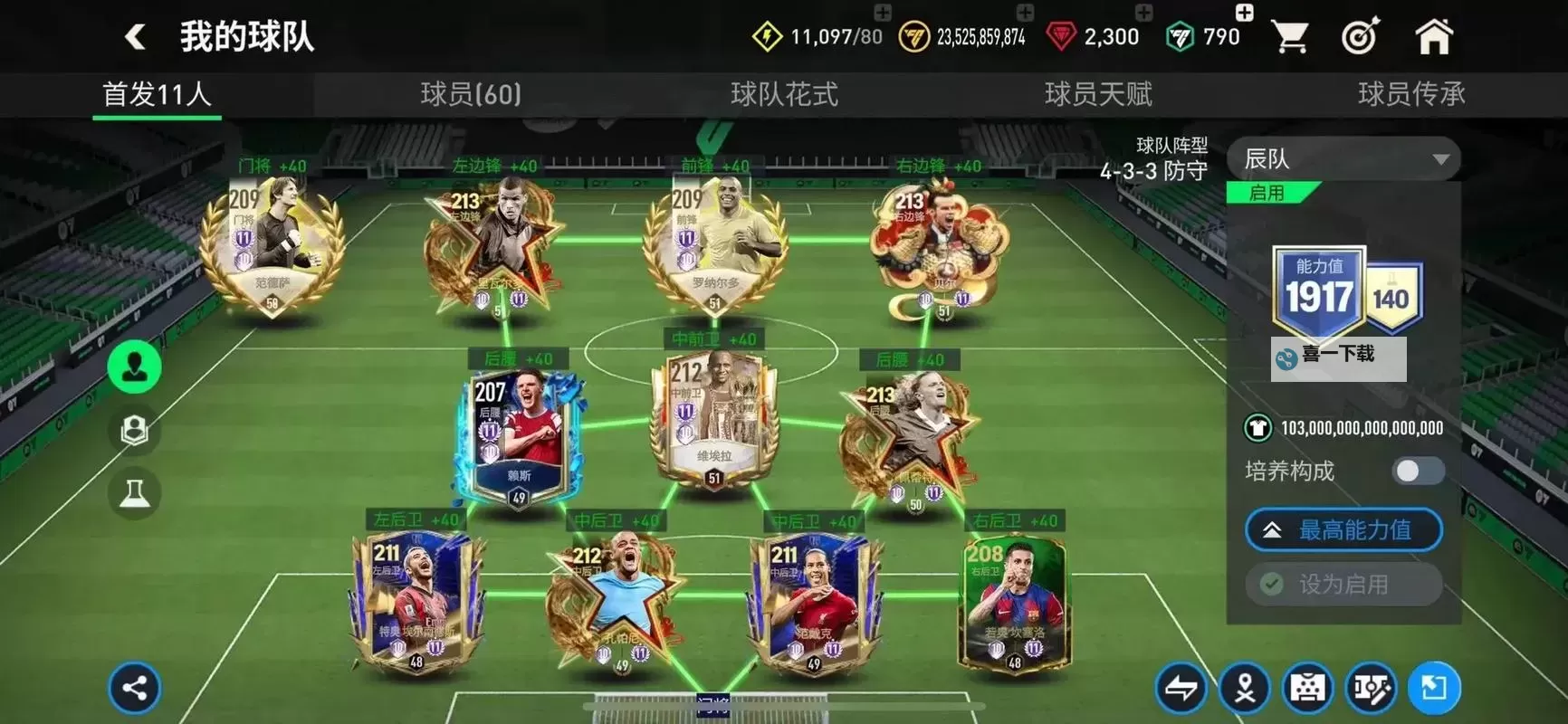Open the shopping cart
This screenshot has width=1568, height=724.
pos(1291,36)
